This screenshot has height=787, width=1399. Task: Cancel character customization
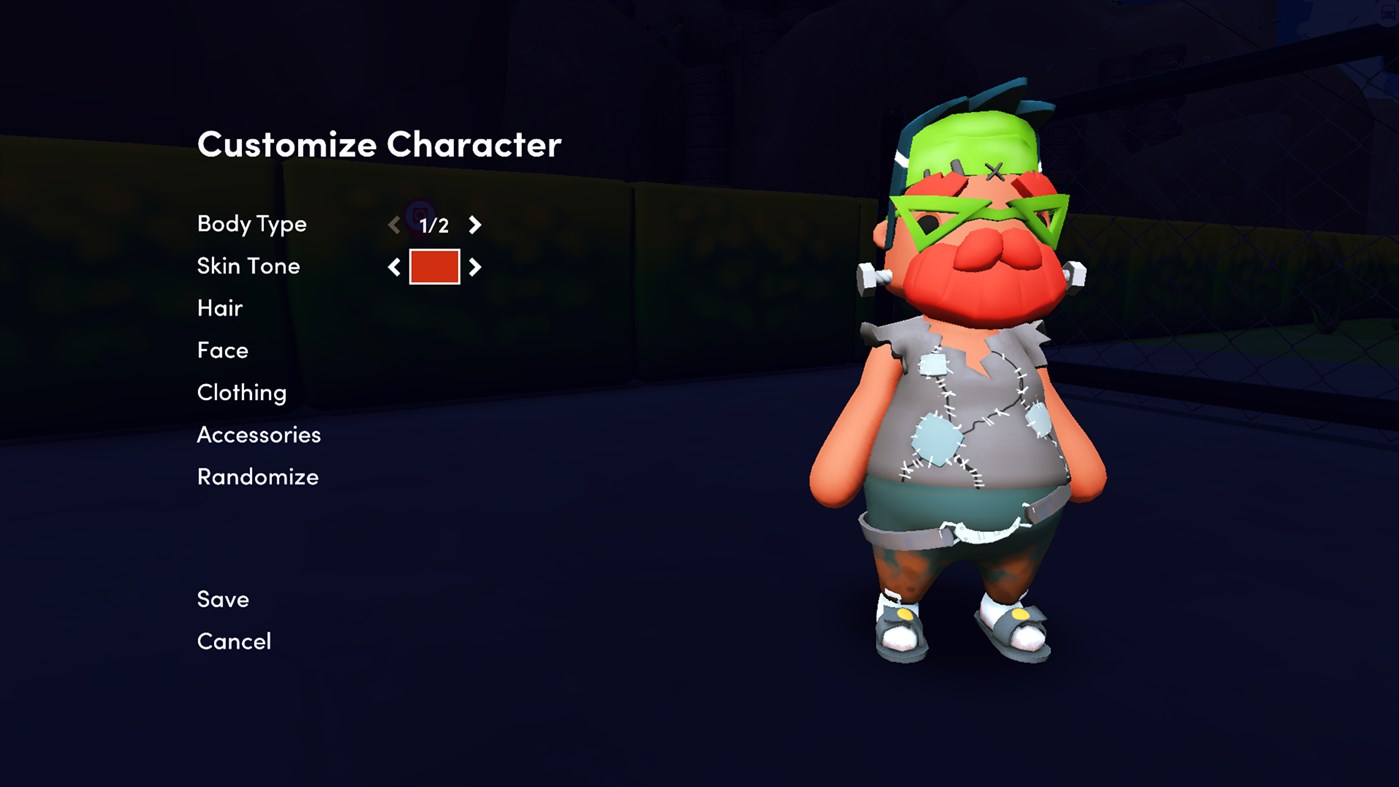pyautogui.click(x=234, y=640)
